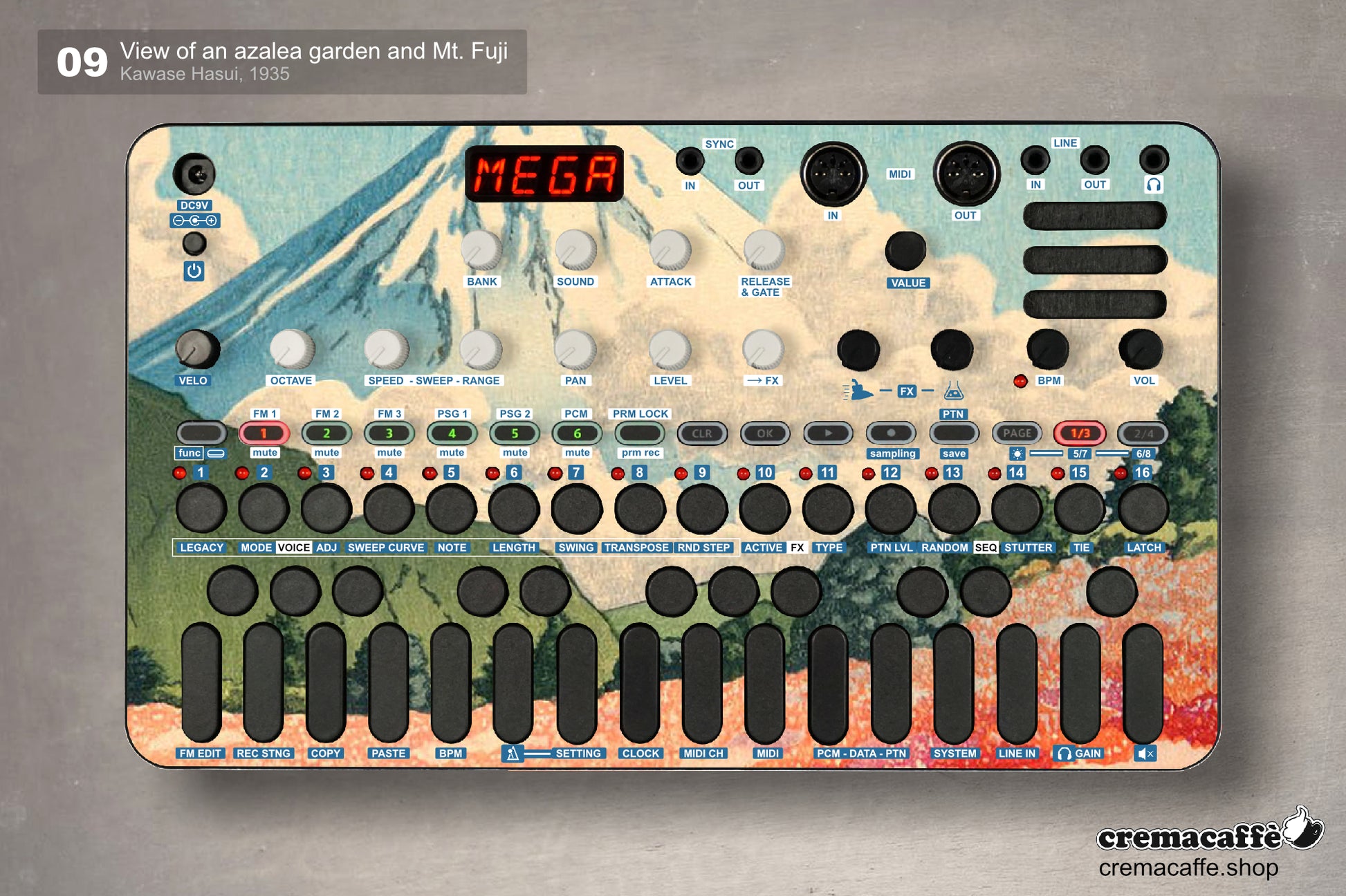
Task: Select the red 1/3 page button
Action: (1080, 433)
